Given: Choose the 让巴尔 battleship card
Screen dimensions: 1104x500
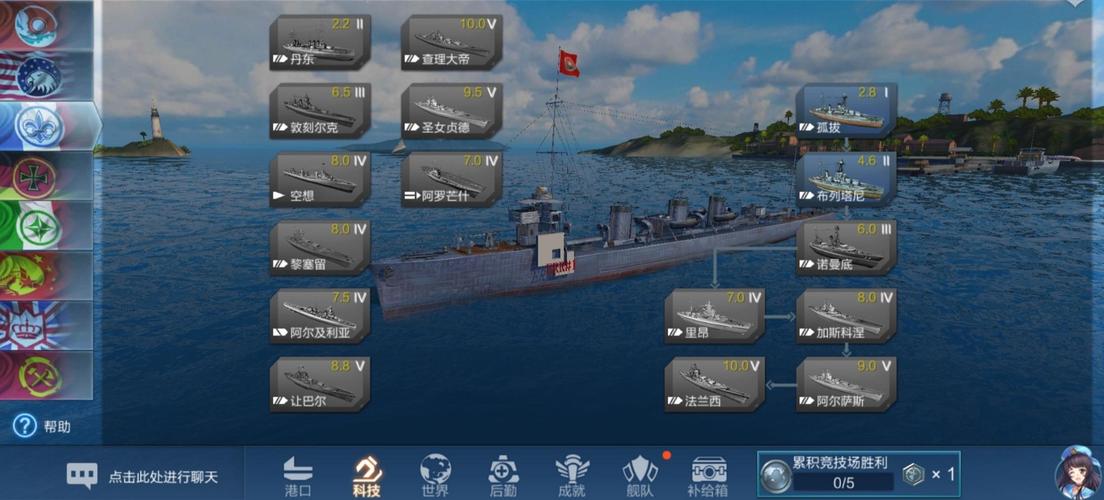Looking at the screenshot, I should [320, 384].
